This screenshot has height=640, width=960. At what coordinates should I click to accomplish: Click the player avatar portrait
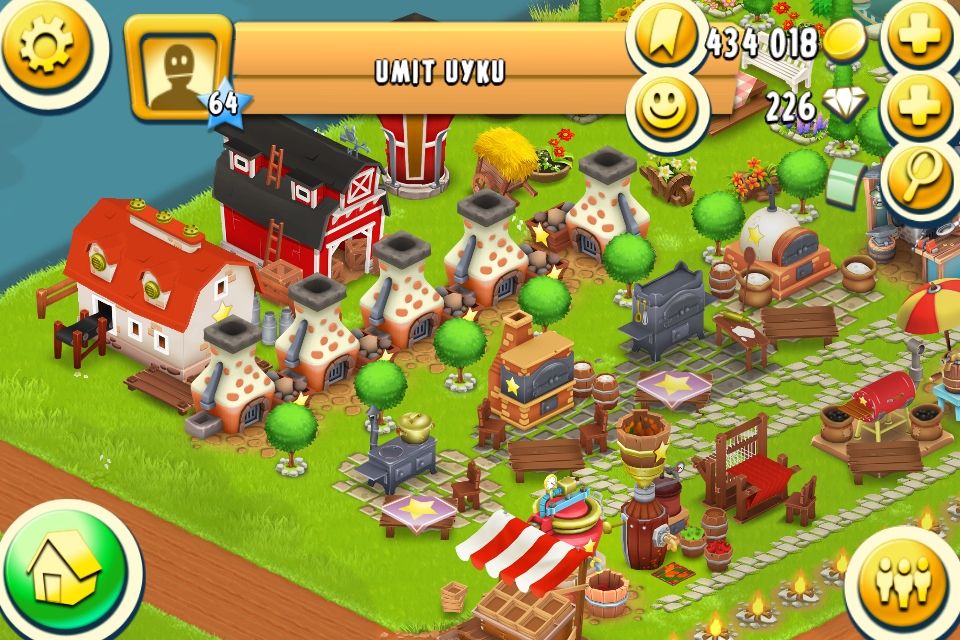[x=178, y=68]
